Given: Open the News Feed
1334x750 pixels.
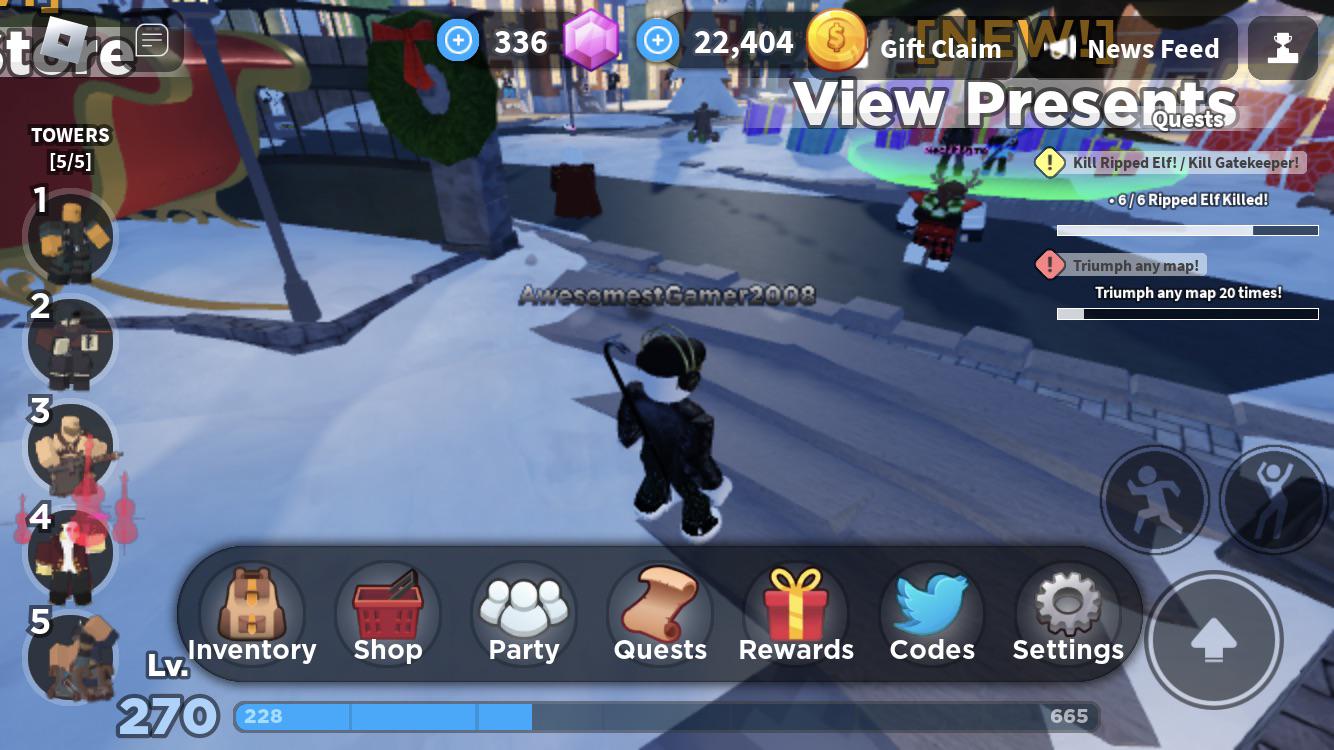Looking at the screenshot, I should (x=1152, y=48).
